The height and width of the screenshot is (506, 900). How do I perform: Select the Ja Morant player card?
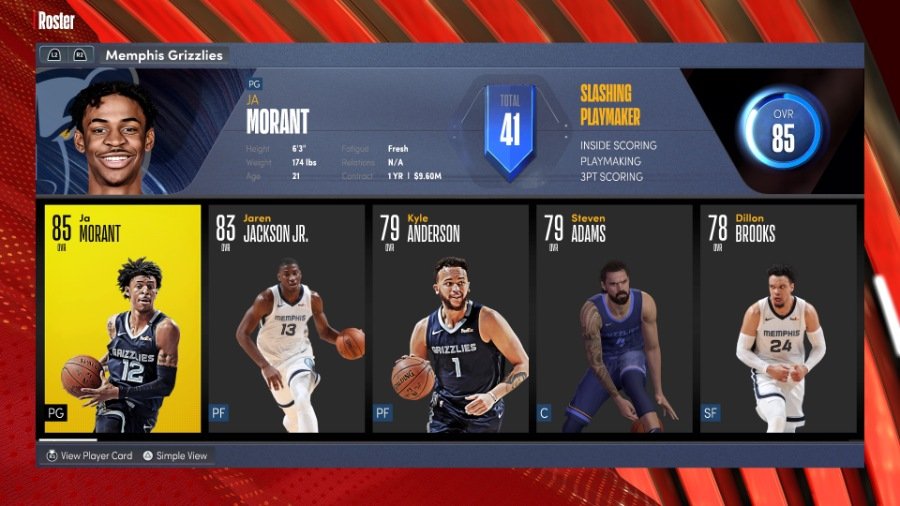point(123,318)
